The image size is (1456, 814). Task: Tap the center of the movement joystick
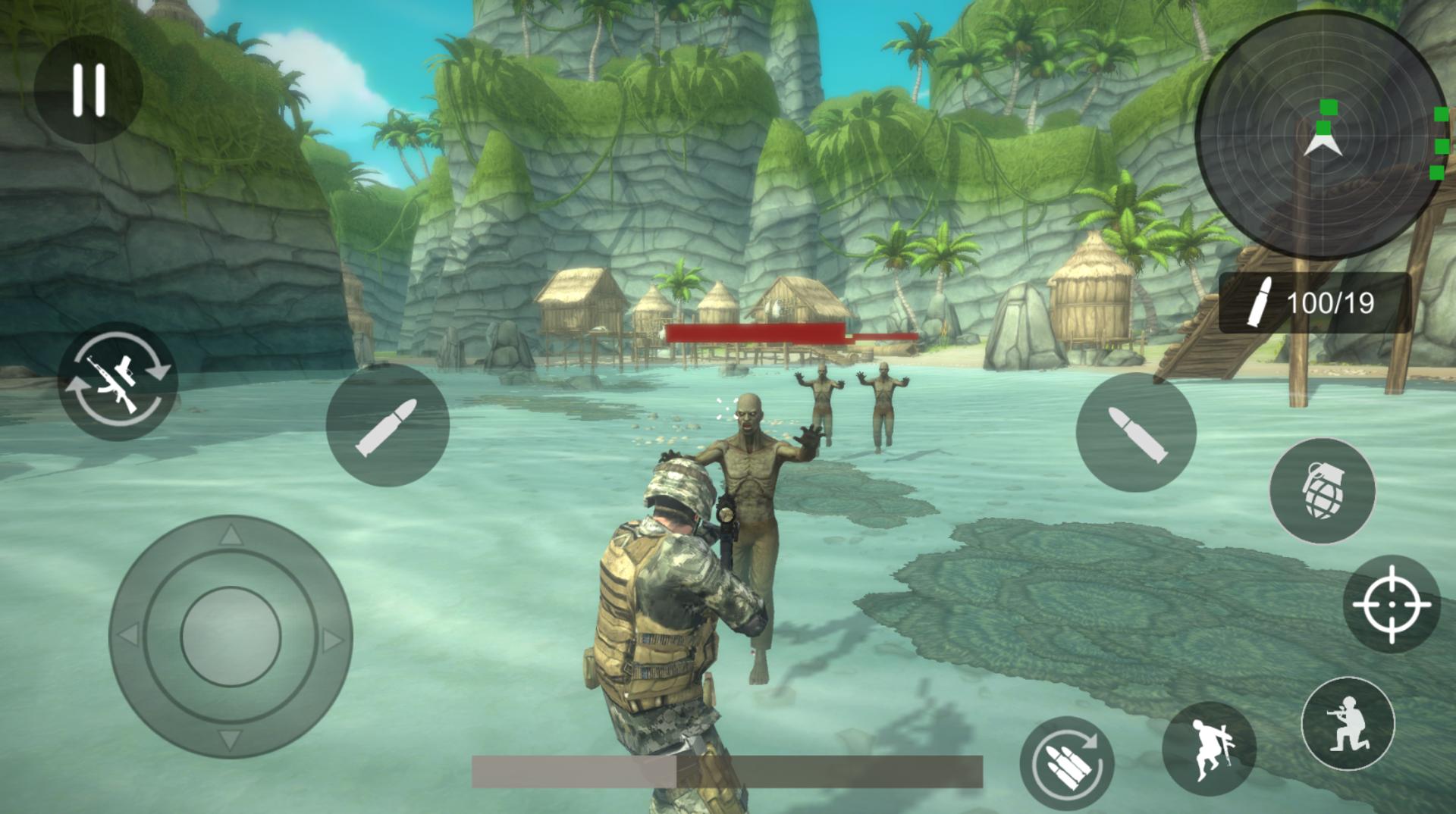click(x=231, y=635)
